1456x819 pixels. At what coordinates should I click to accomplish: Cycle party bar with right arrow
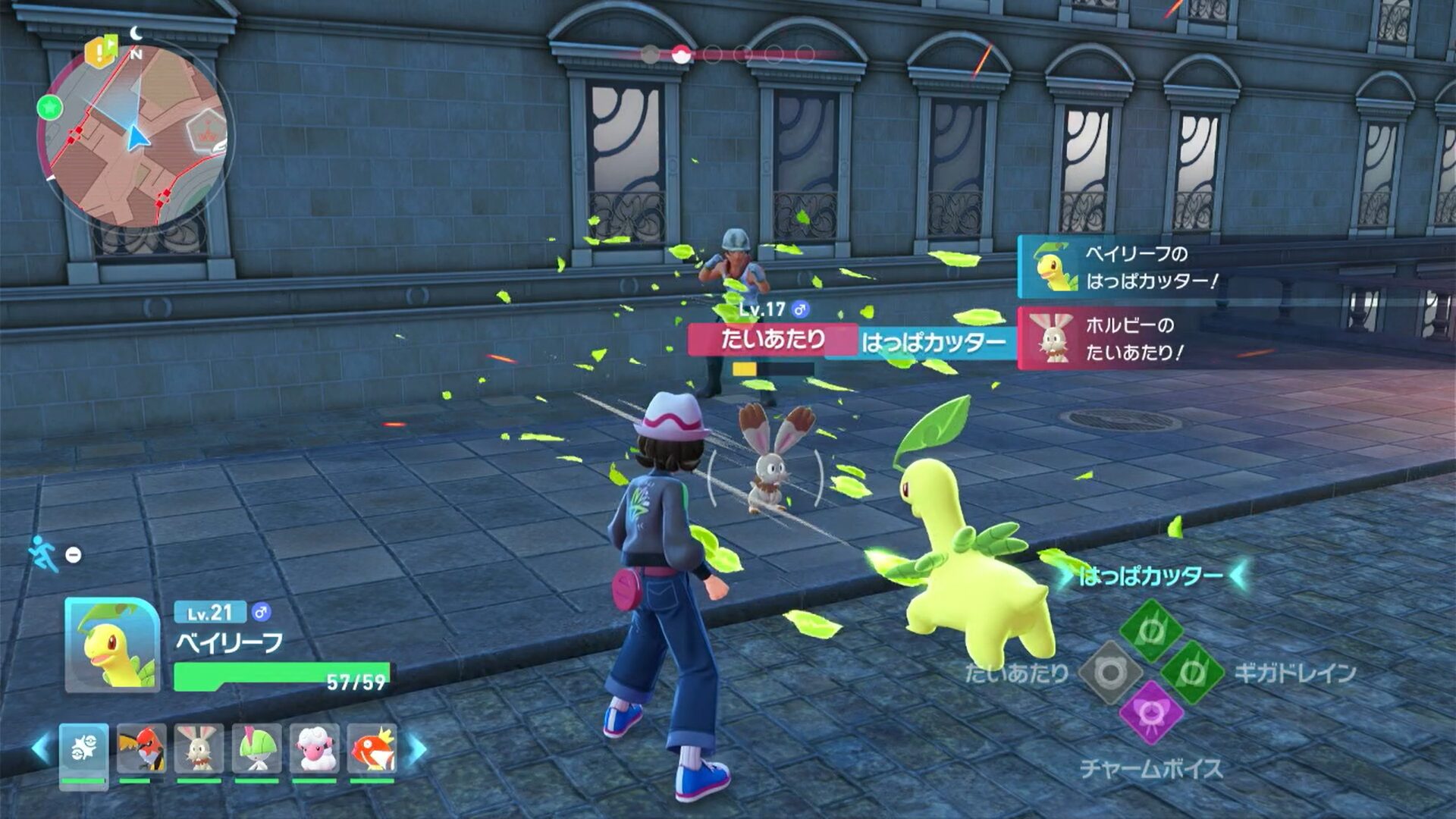click(417, 749)
